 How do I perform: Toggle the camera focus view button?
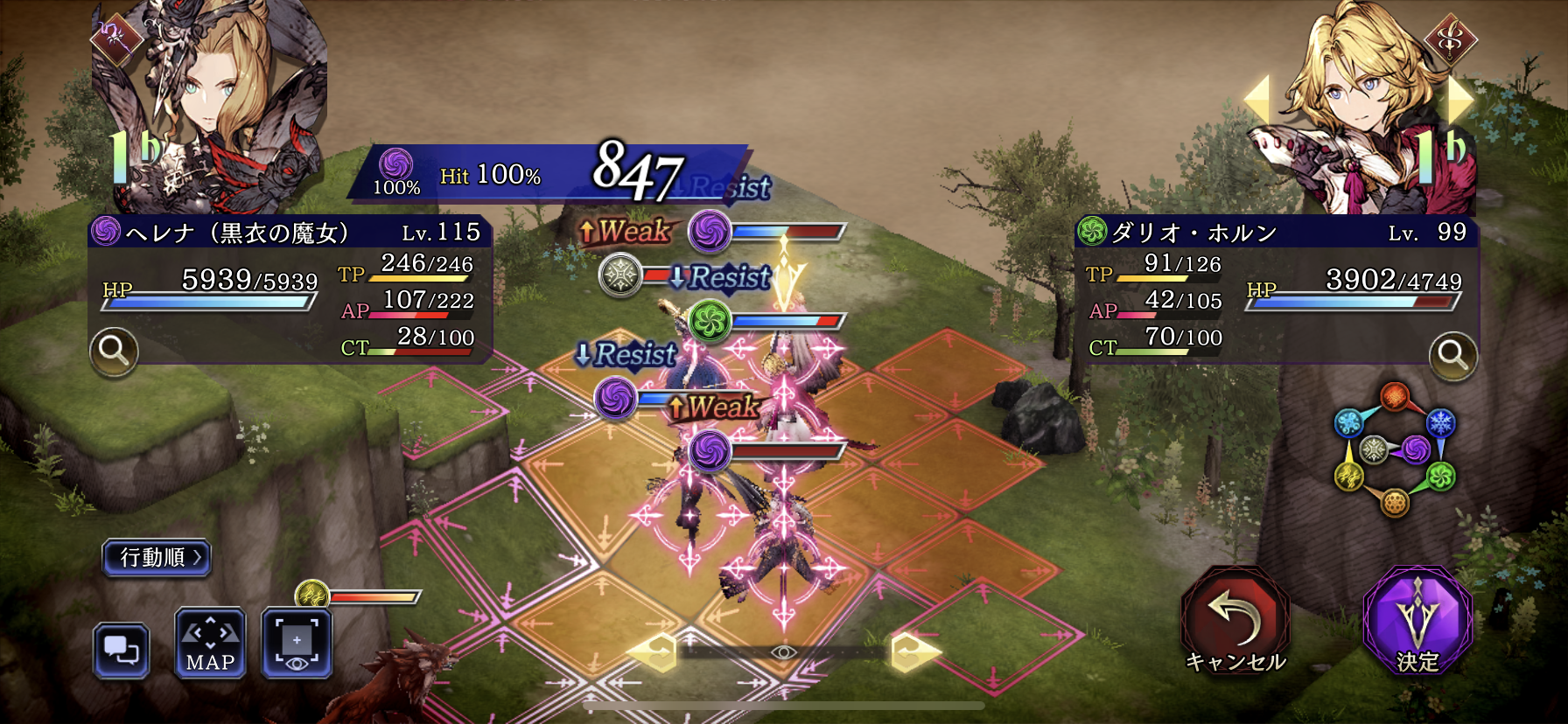[x=297, y=645]
